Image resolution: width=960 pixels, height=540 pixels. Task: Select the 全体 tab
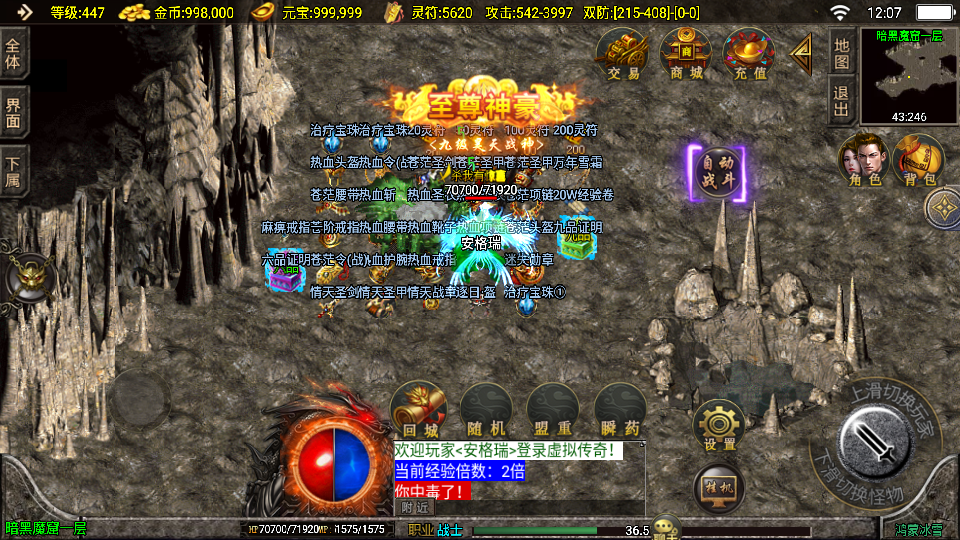[x=14, y=54]
